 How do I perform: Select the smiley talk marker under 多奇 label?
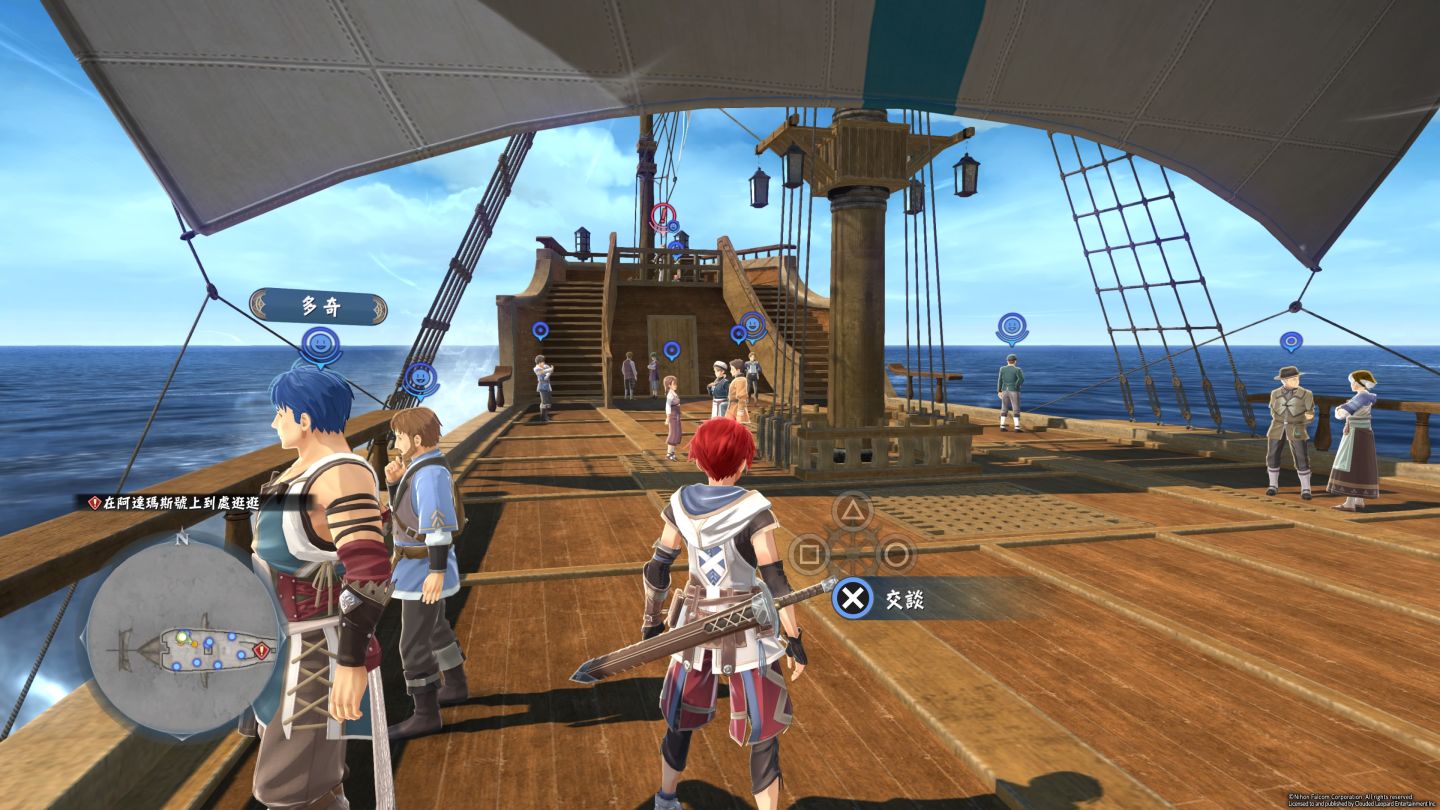pyautogui.click(x=321, y=345)
